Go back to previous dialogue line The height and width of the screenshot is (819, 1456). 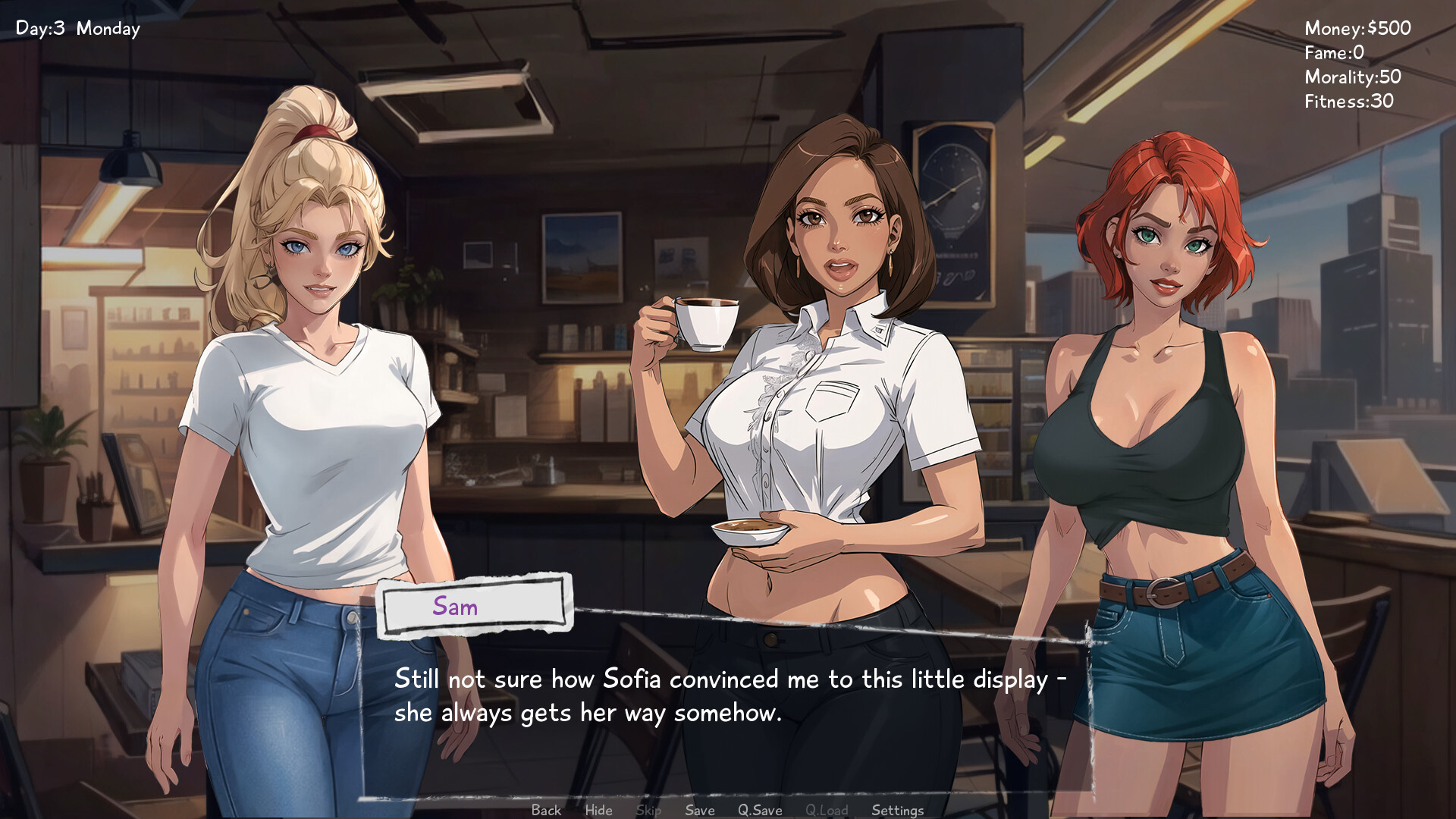[546, 810]
